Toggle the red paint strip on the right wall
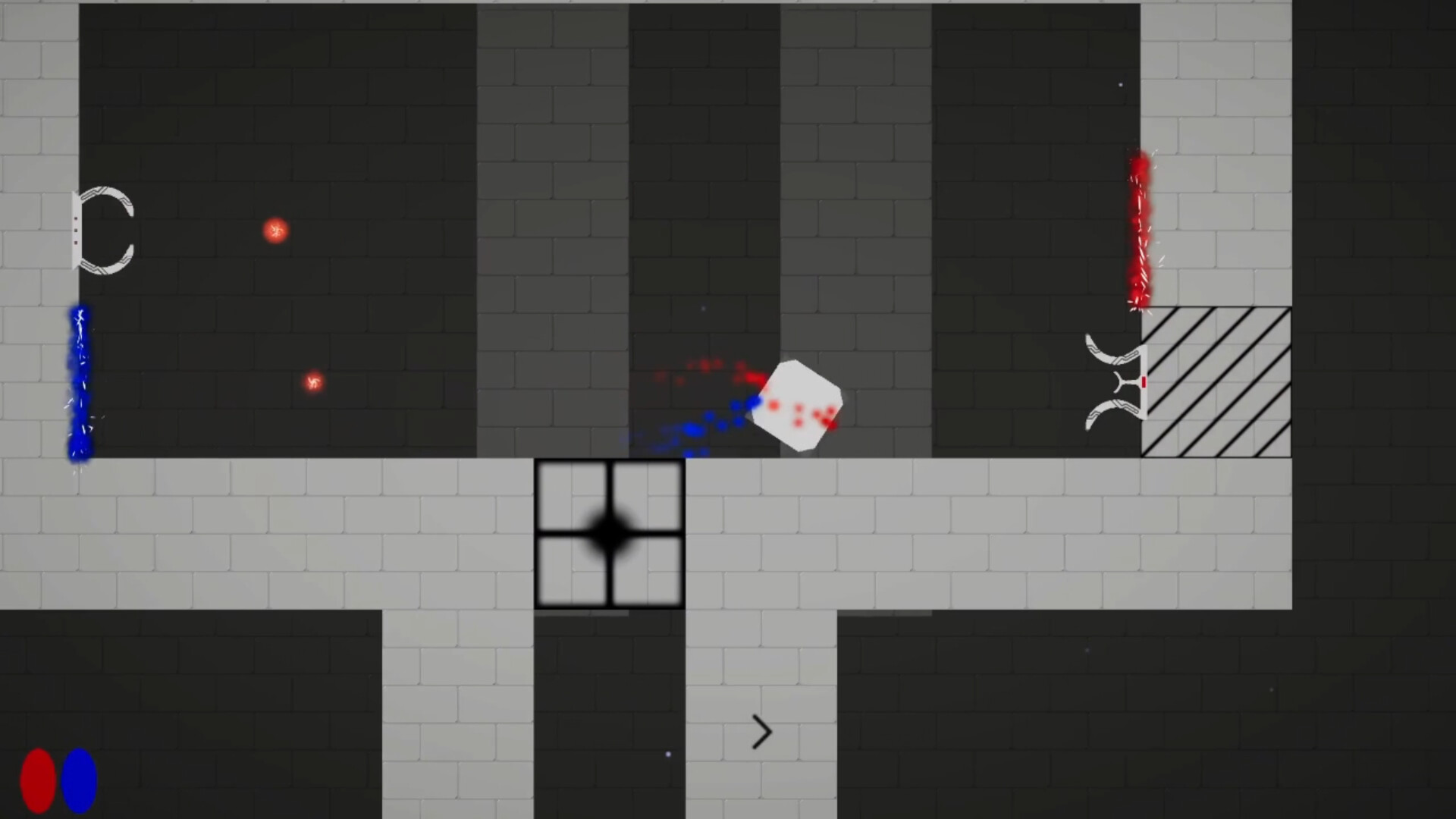The image size is (1456, 819). coord(1140,227)
